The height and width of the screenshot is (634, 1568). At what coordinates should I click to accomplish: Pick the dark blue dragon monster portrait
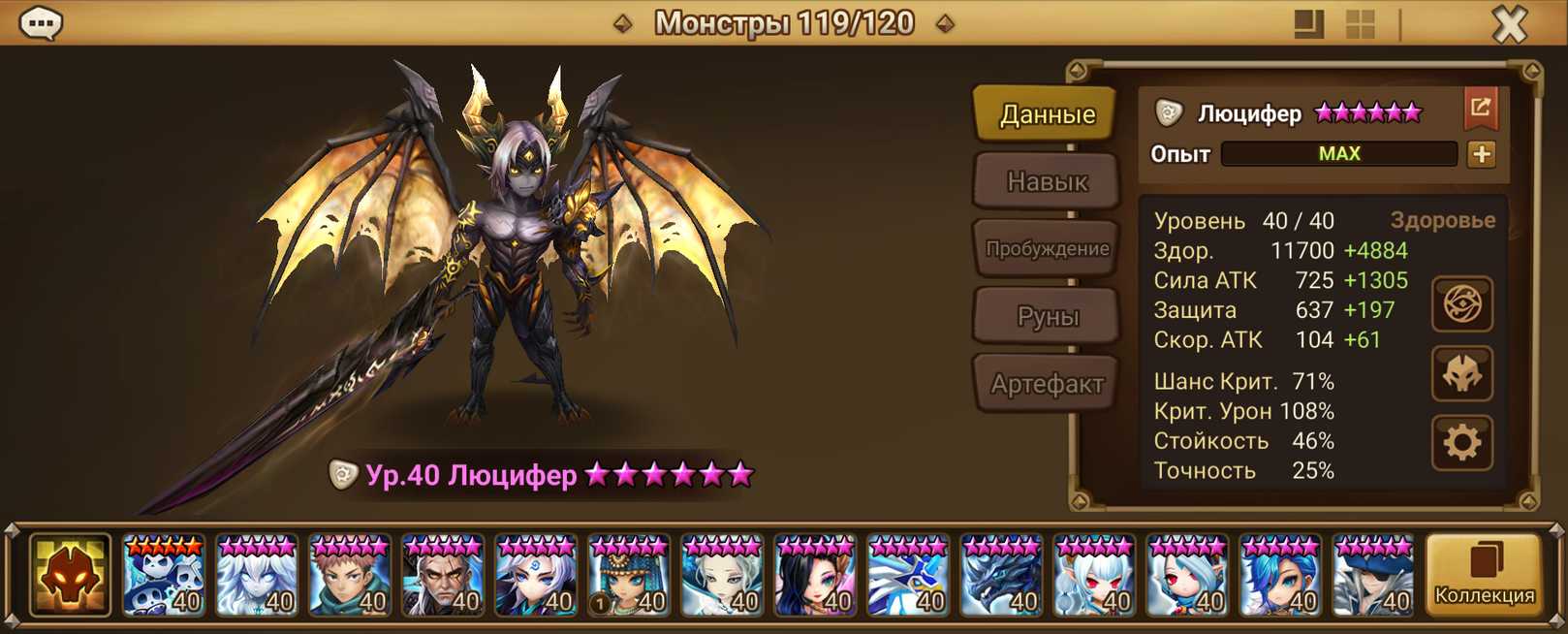point(1001,576)
